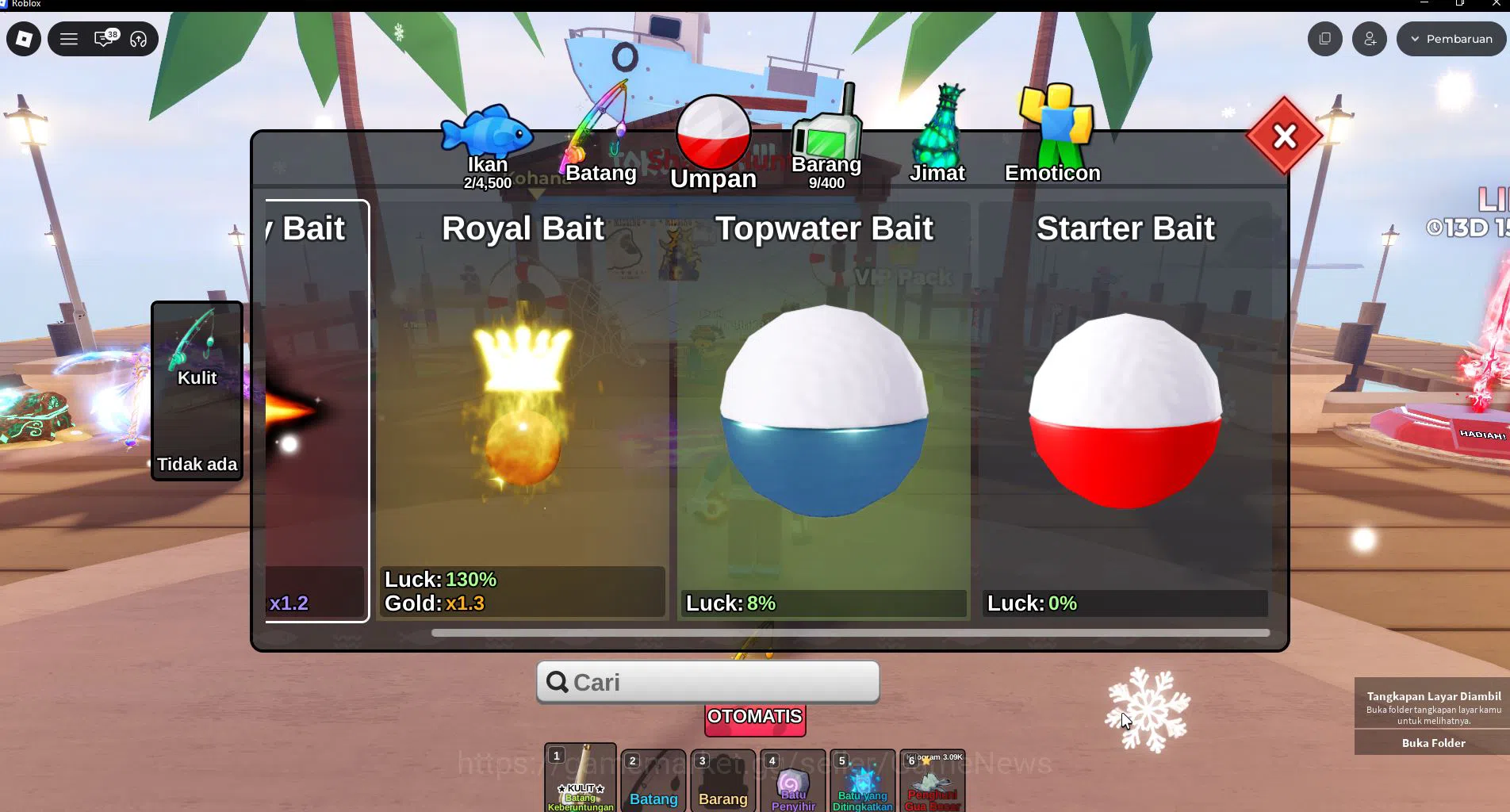
Task: Select the Topwater Bait card
Action: point(825,412)
